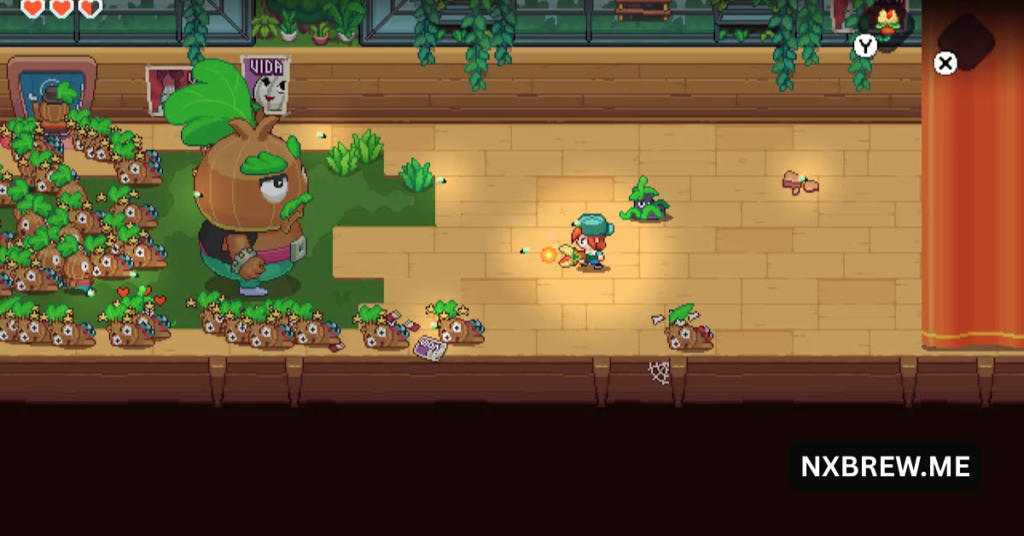The height and width of the screenshot is (536, 1024).
Task: Select the empty dark item slot
Action: (x=968, y=41)
